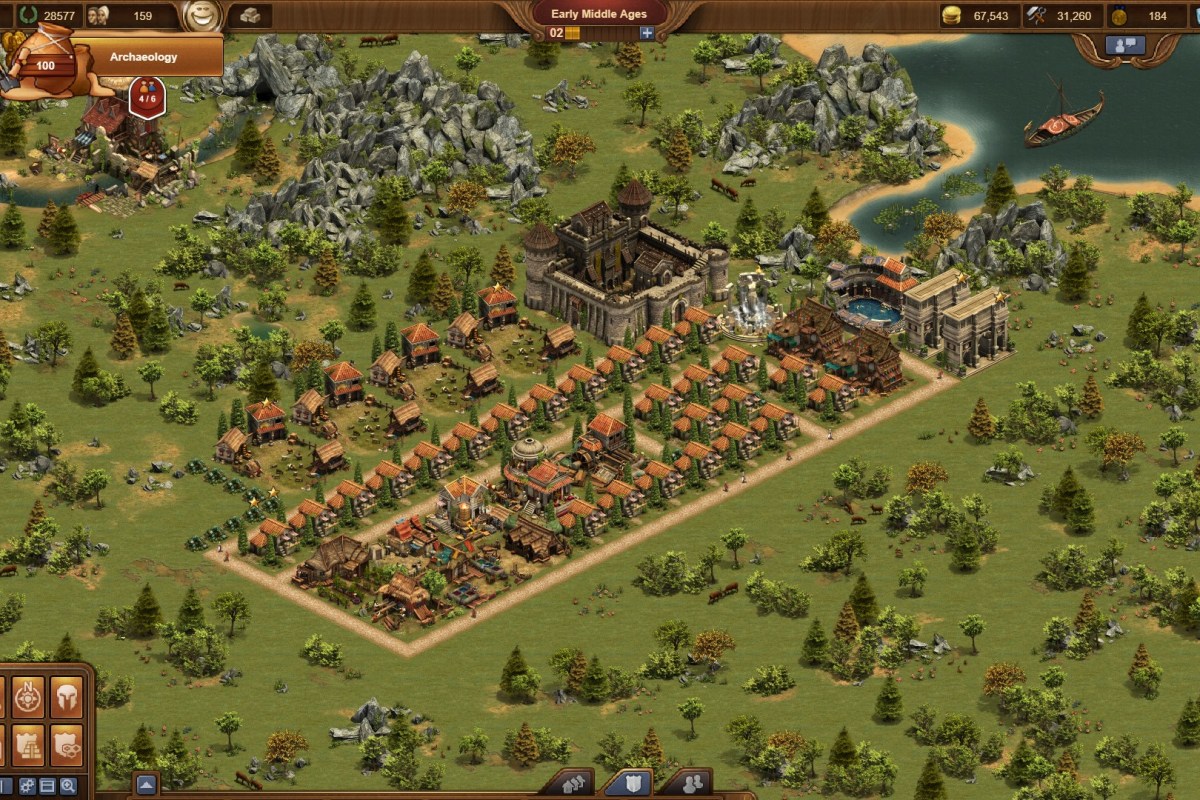Click the smiley face happiness icon
This screenshot has height=800, width=1200.
tap(202, 16)
